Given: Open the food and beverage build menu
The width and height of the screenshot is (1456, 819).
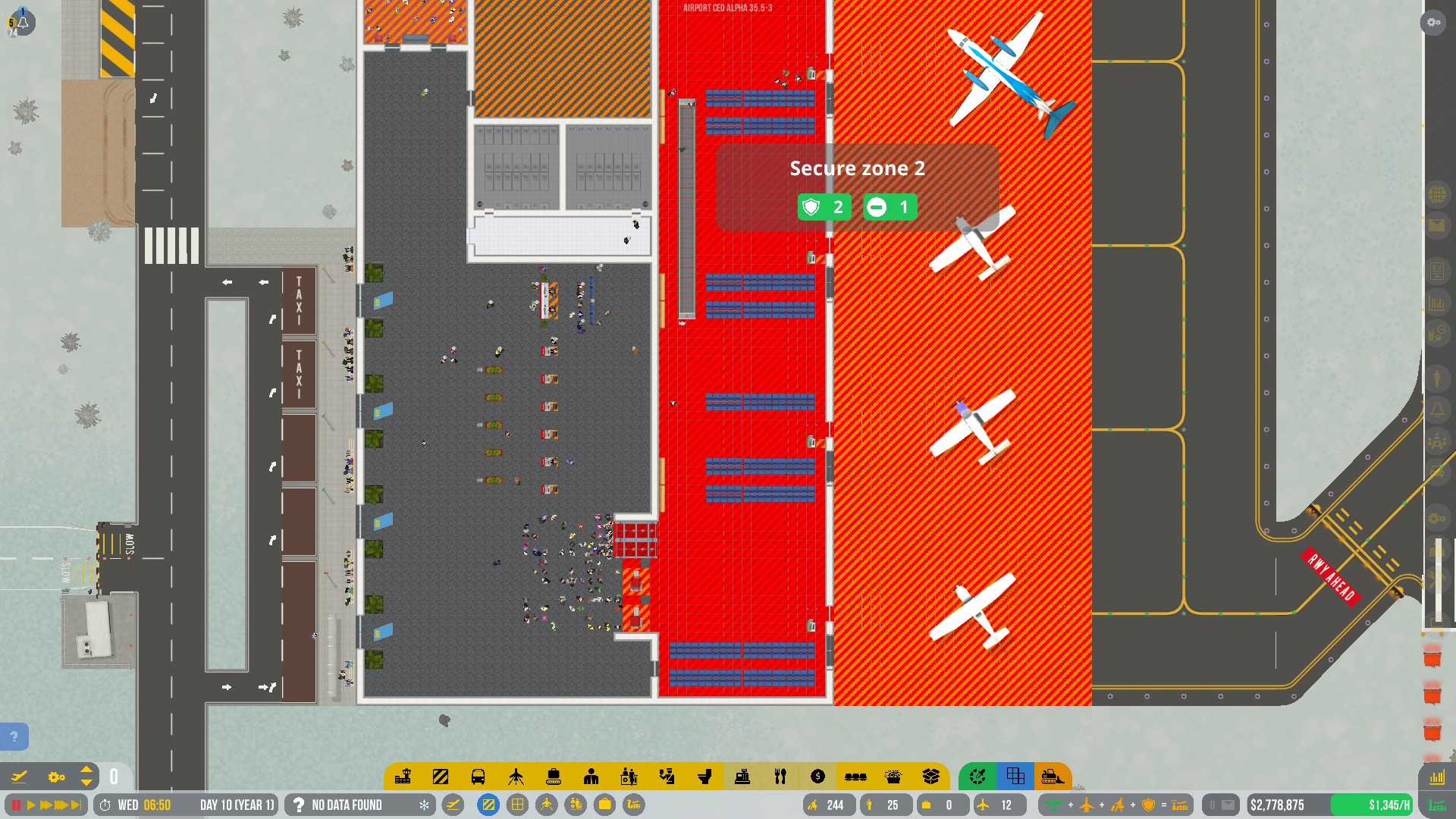Looking at the screenshot, I should [780, 776].
